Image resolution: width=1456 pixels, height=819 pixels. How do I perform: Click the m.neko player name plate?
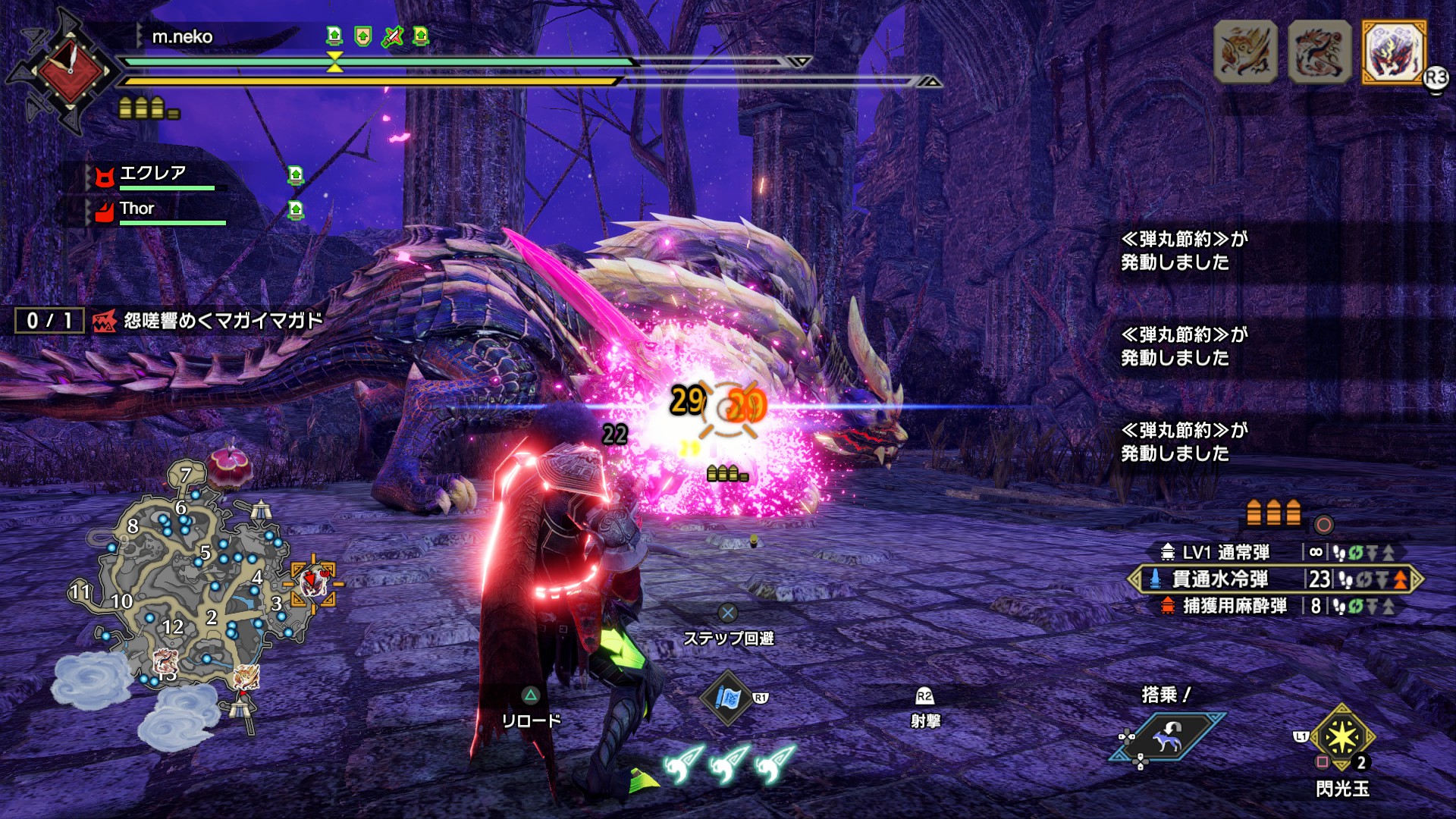coord(182,36)
